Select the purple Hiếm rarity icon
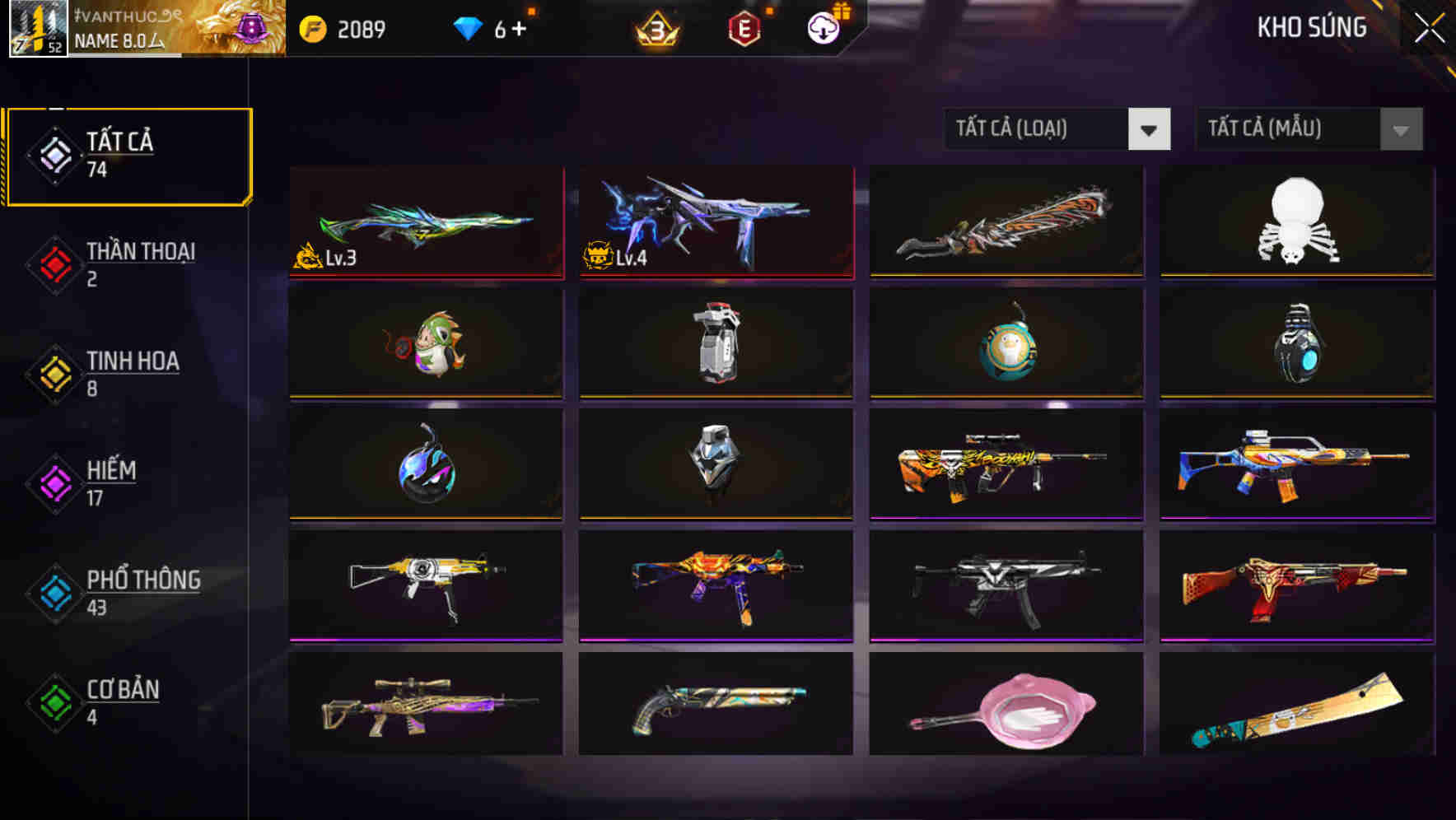Image resolution: width=1456 pixels, height=820 pixels. [x=55, y=482]
